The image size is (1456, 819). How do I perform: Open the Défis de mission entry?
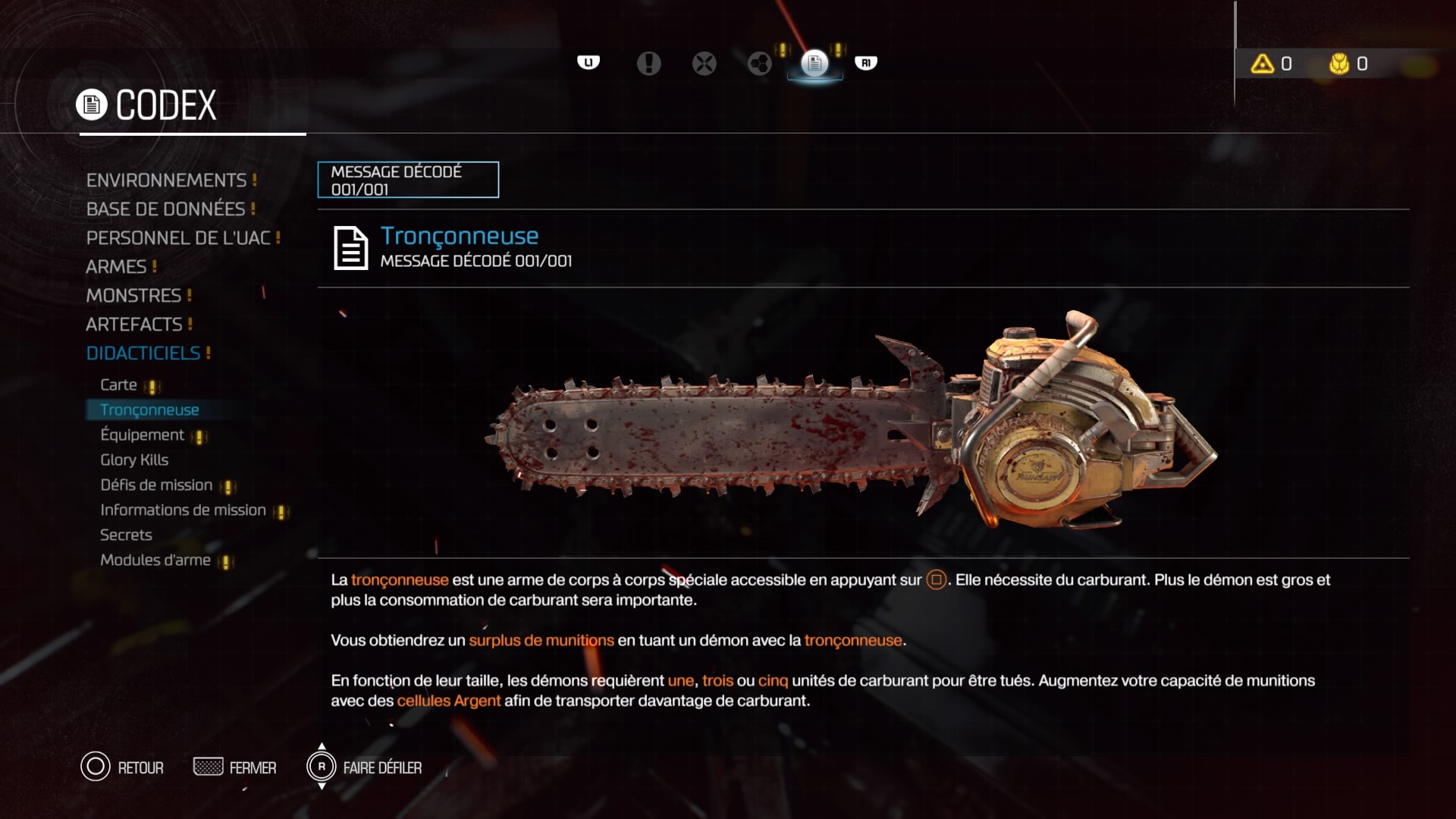pos(156,485)
